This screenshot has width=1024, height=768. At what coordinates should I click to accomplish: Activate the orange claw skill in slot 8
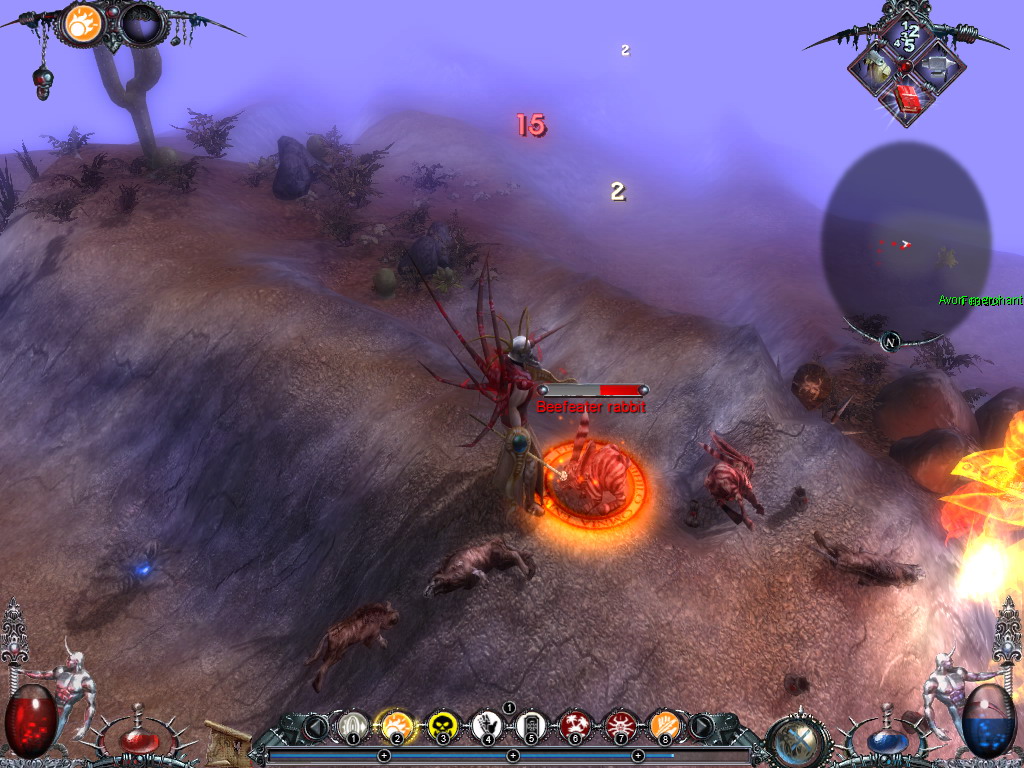(664, 725)
